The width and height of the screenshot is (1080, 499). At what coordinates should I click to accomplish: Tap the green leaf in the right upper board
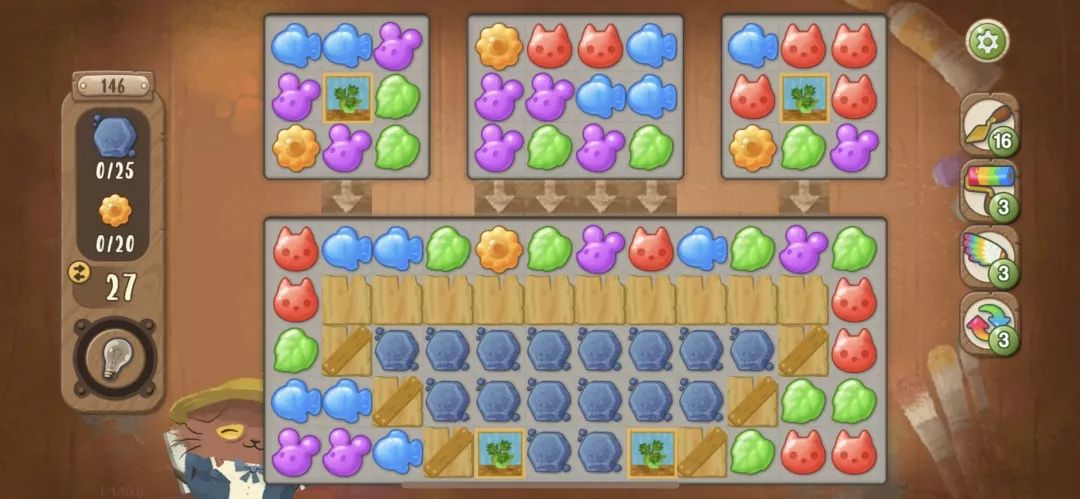coord(804,148)
